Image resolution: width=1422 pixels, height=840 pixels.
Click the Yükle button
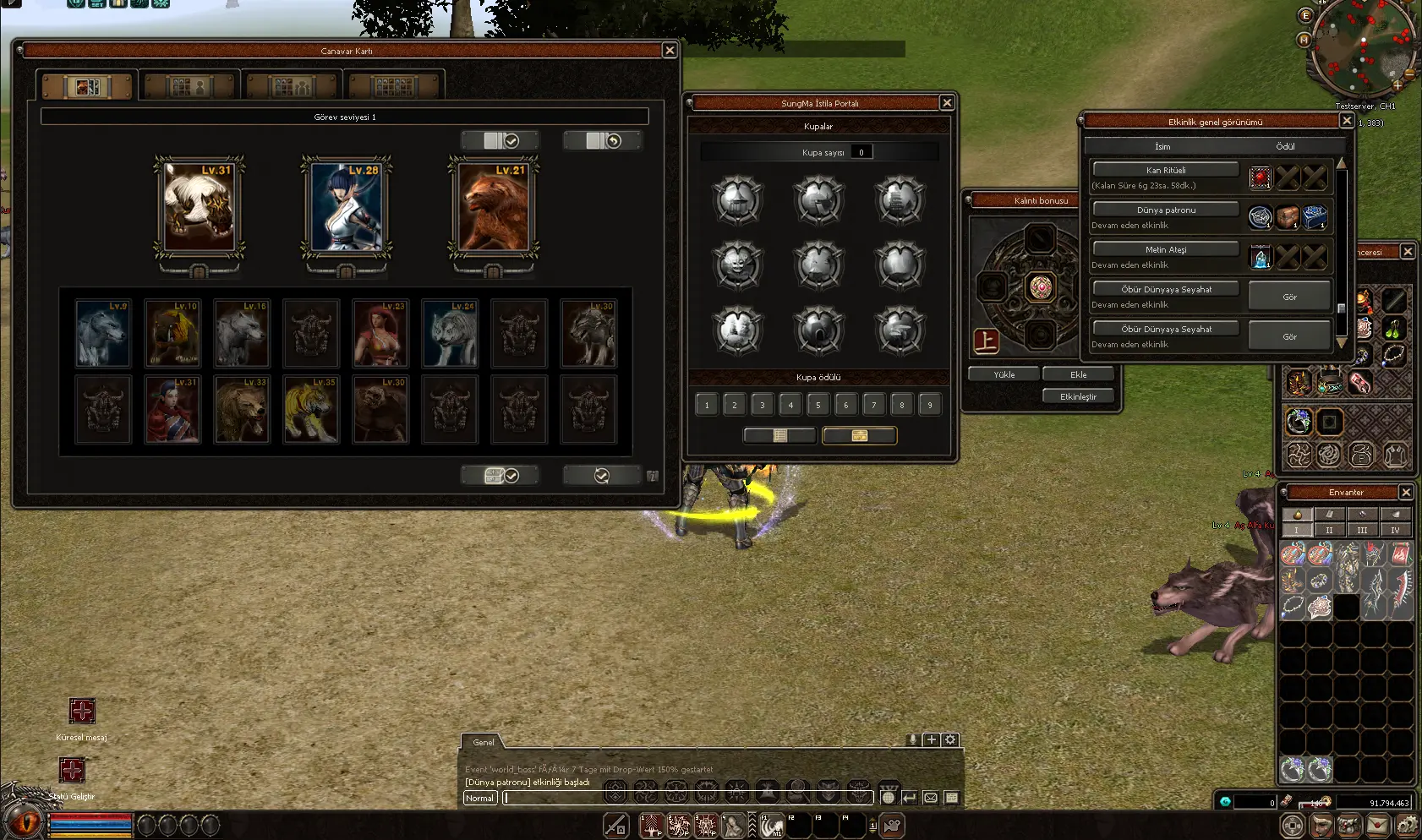point(1004,374)
